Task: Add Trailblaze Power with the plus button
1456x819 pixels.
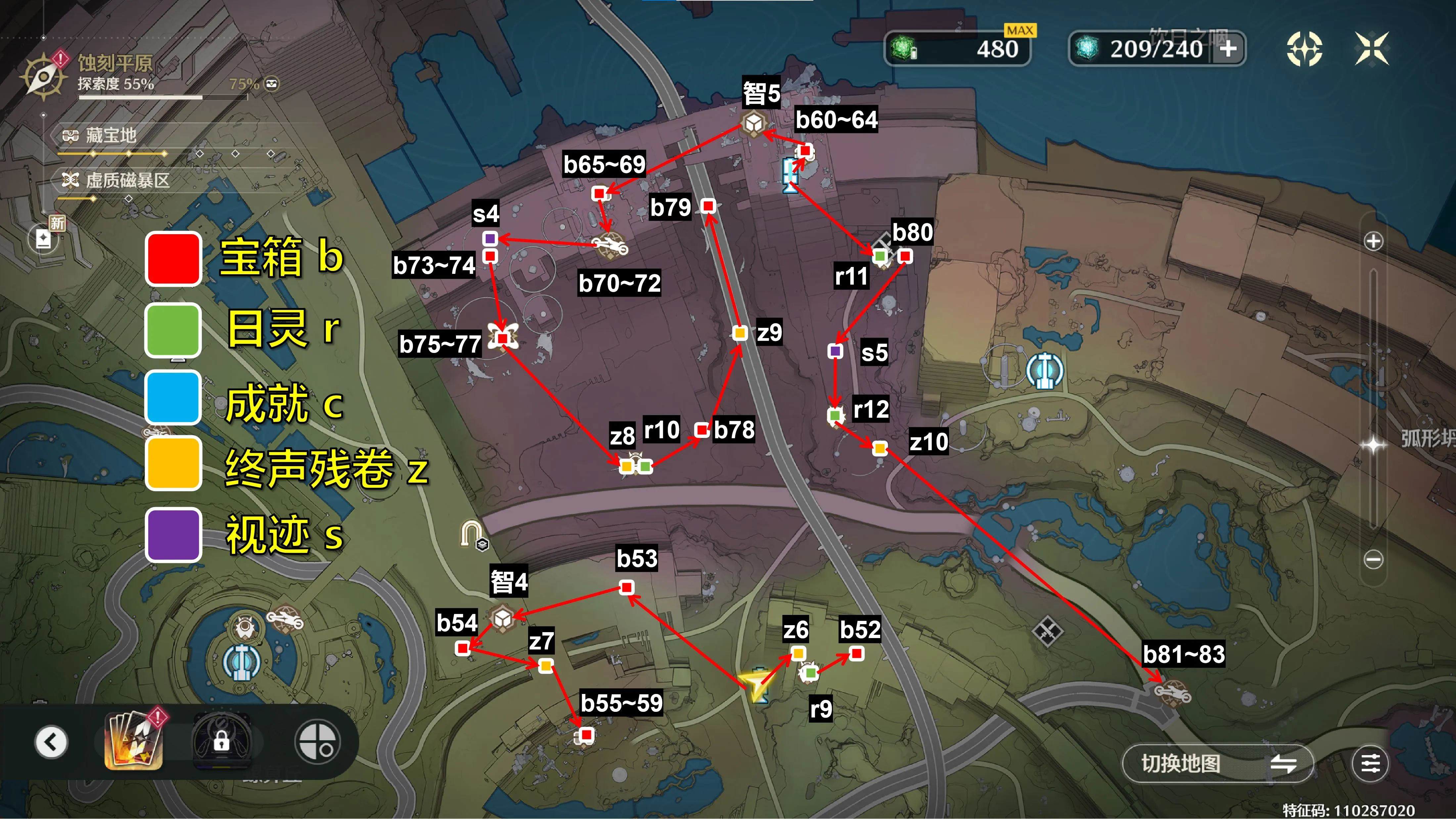Action: pyautogui.click(x=1228, y=49)
